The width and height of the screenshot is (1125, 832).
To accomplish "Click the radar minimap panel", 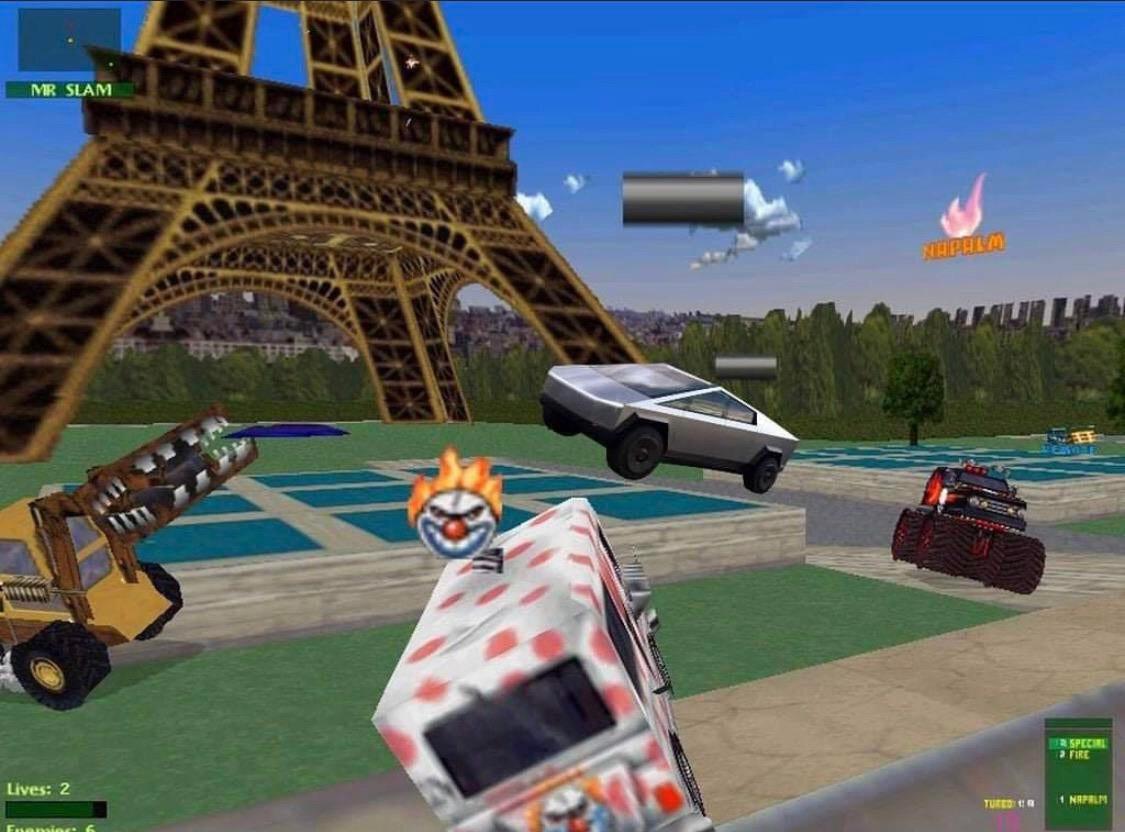I will [x=69, y=40].
